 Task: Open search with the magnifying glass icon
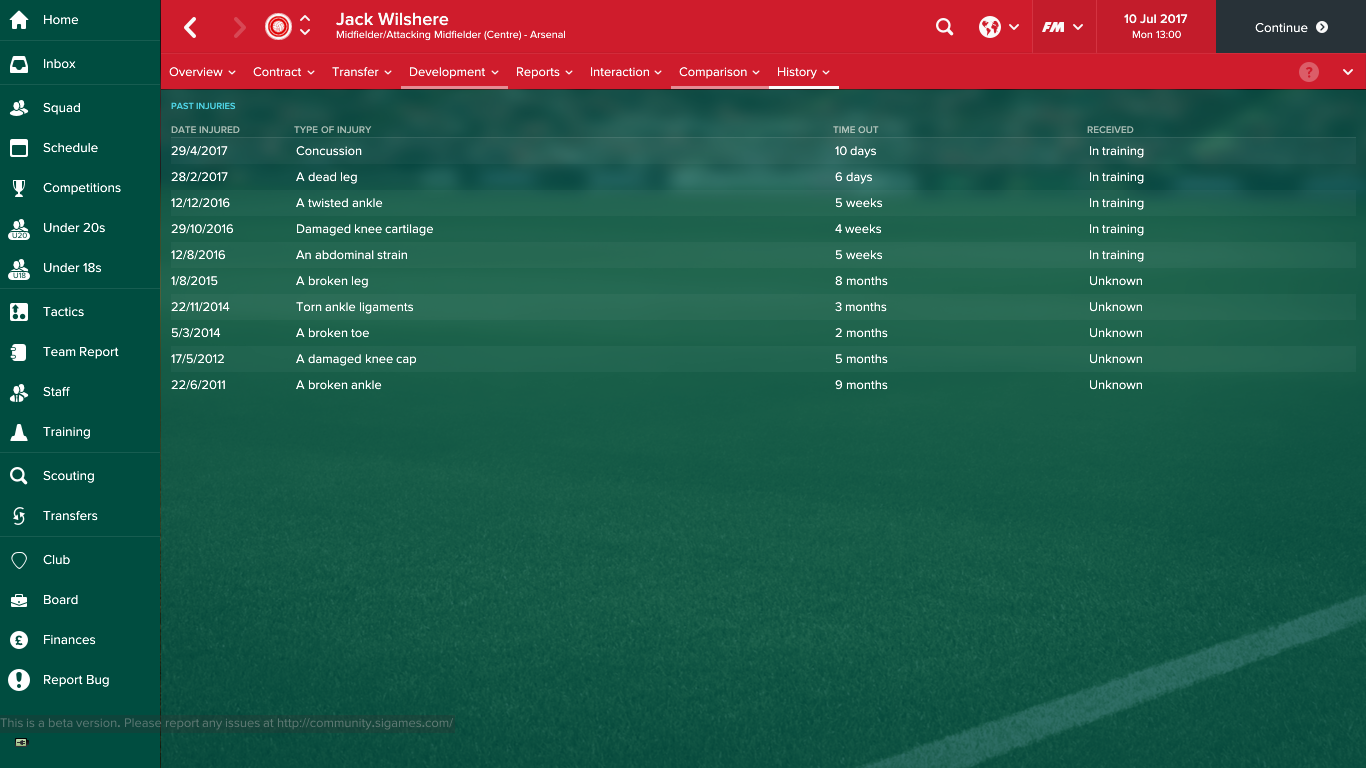pos(944,27)
